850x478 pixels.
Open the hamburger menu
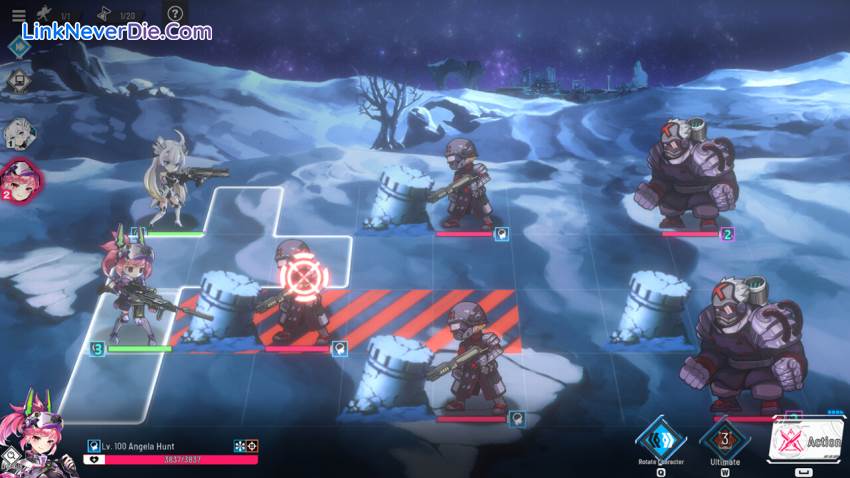(18, 14)
